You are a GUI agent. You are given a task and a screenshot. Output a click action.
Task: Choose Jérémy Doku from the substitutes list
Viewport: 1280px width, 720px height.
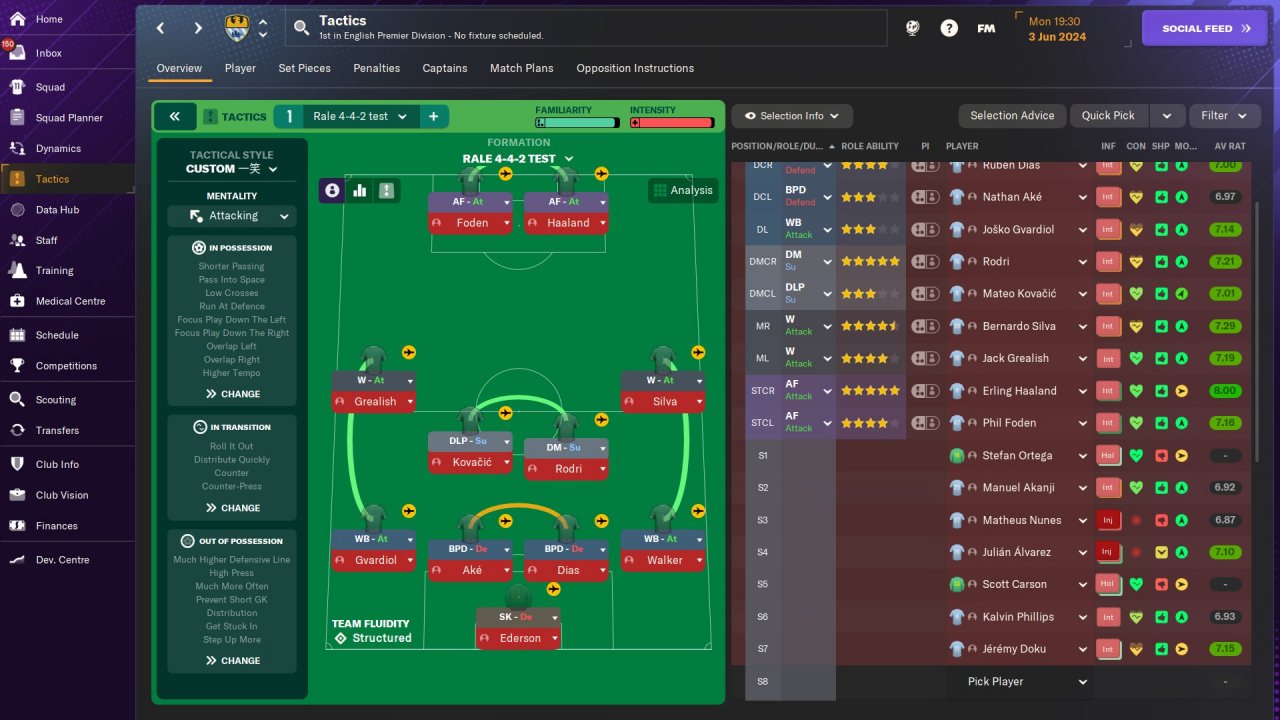[1012, 649]
